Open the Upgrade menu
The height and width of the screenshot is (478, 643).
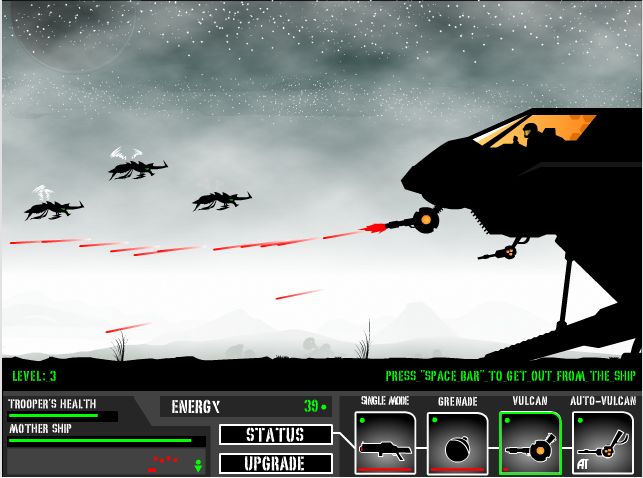(275, 463)
